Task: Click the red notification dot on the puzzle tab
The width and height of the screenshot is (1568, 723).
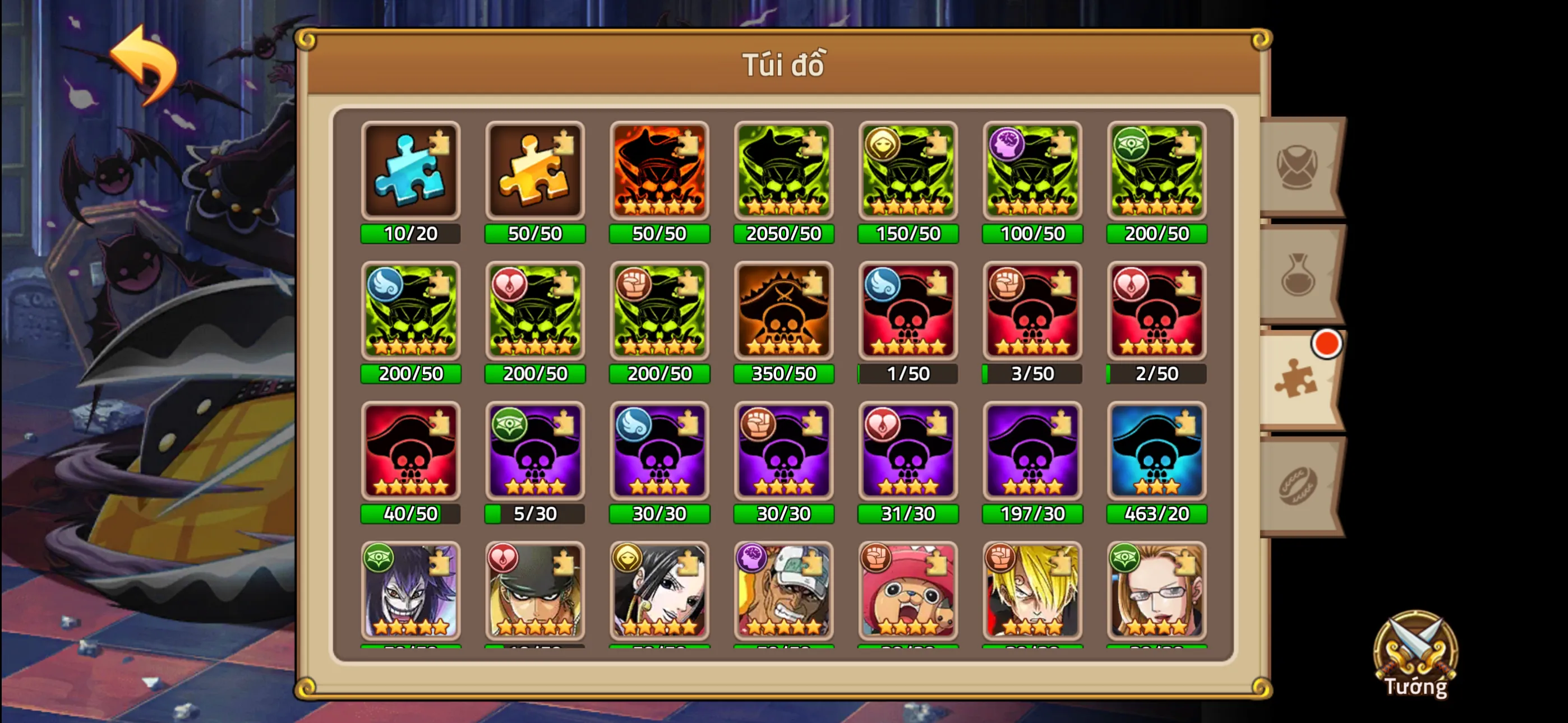Action: pyautogui.click(x=1327, y=343)
